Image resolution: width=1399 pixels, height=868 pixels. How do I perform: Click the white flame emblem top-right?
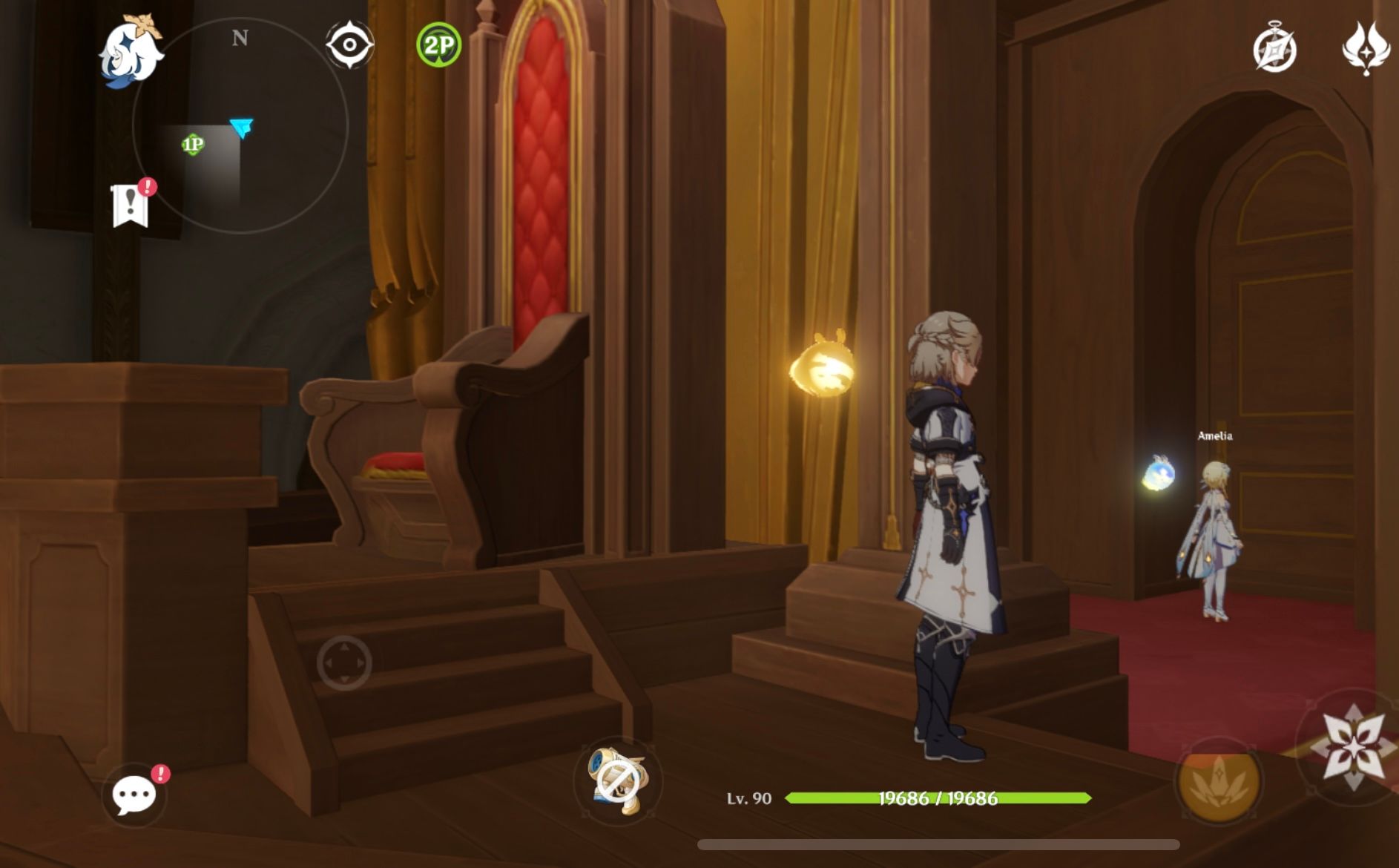pos(1365,48)
